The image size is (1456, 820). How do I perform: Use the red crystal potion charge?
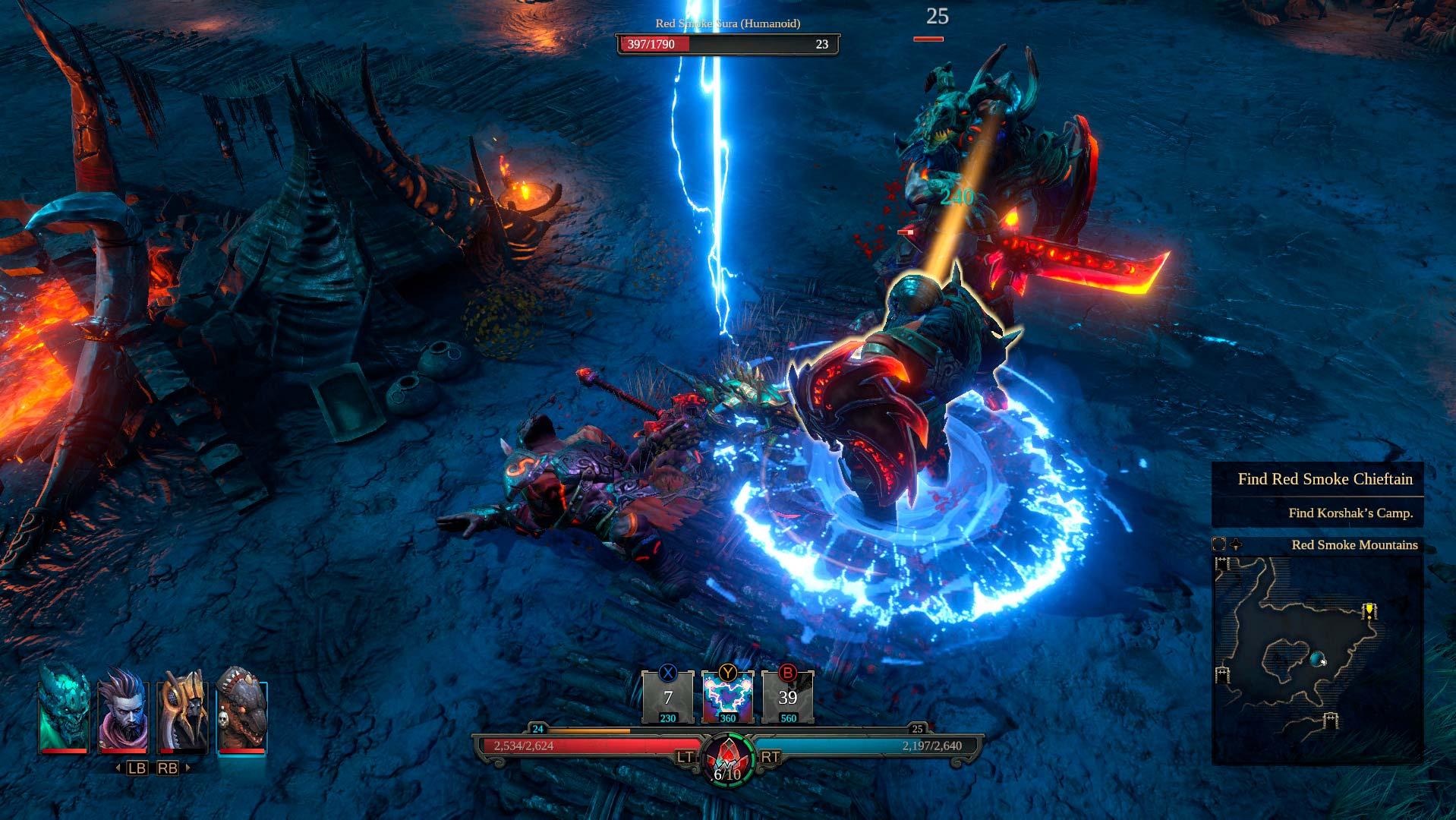coord(727,756)
